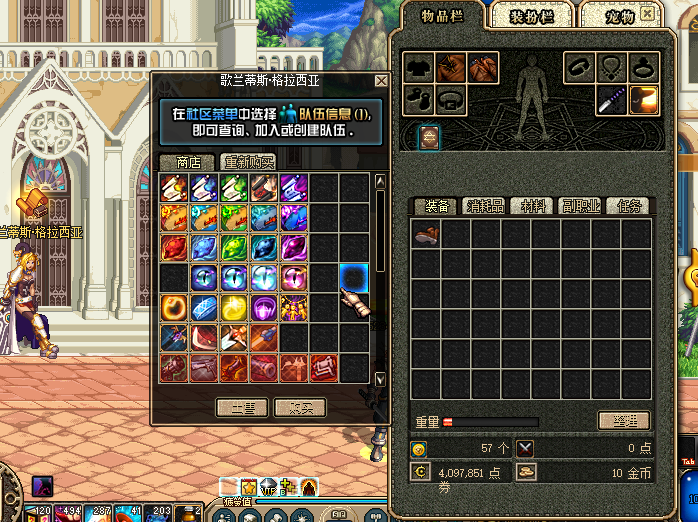Open the 装扮栏 avatar tab

(x=532, y=16)
